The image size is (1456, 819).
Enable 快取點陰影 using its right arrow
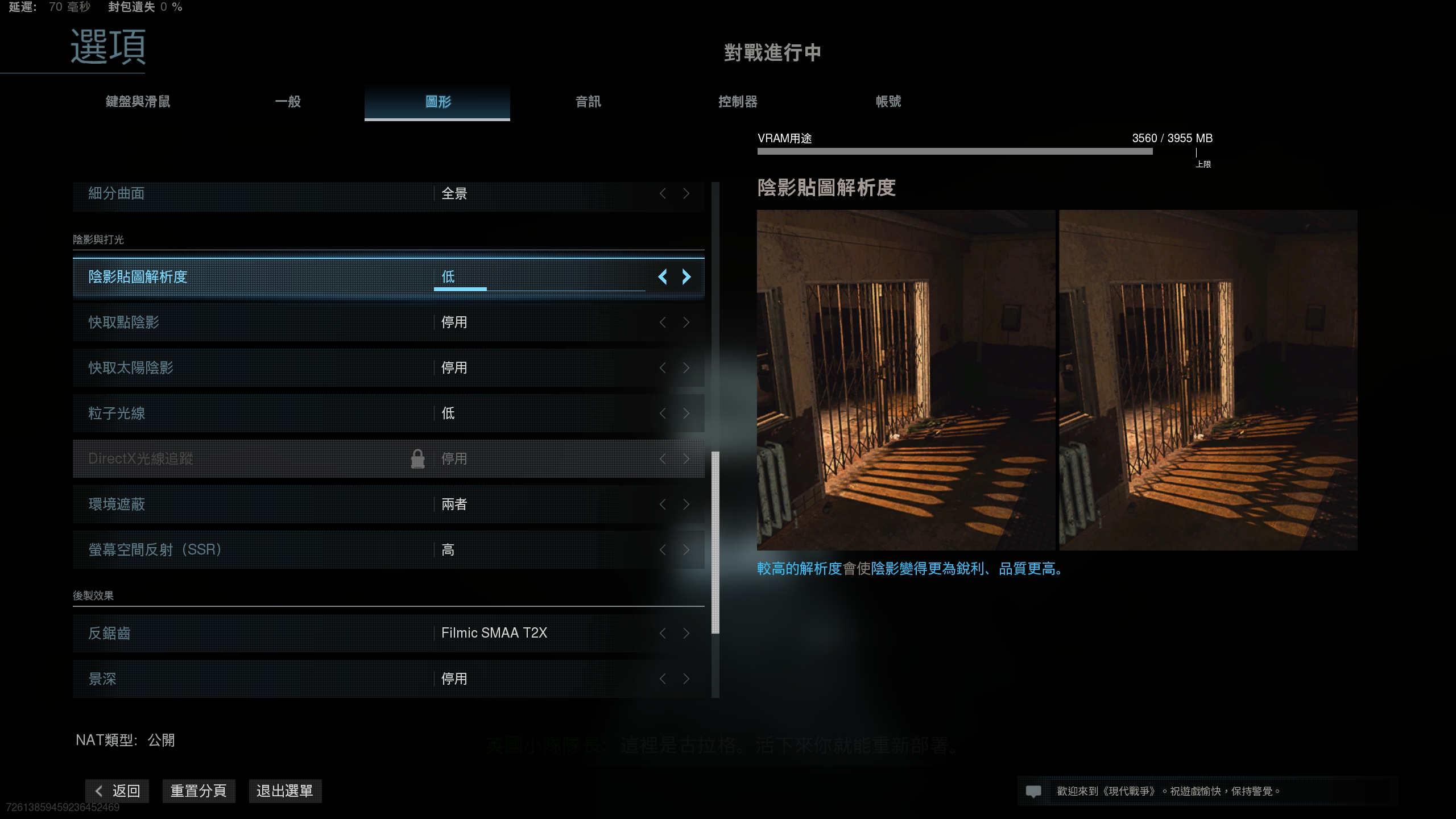(686, 322)
